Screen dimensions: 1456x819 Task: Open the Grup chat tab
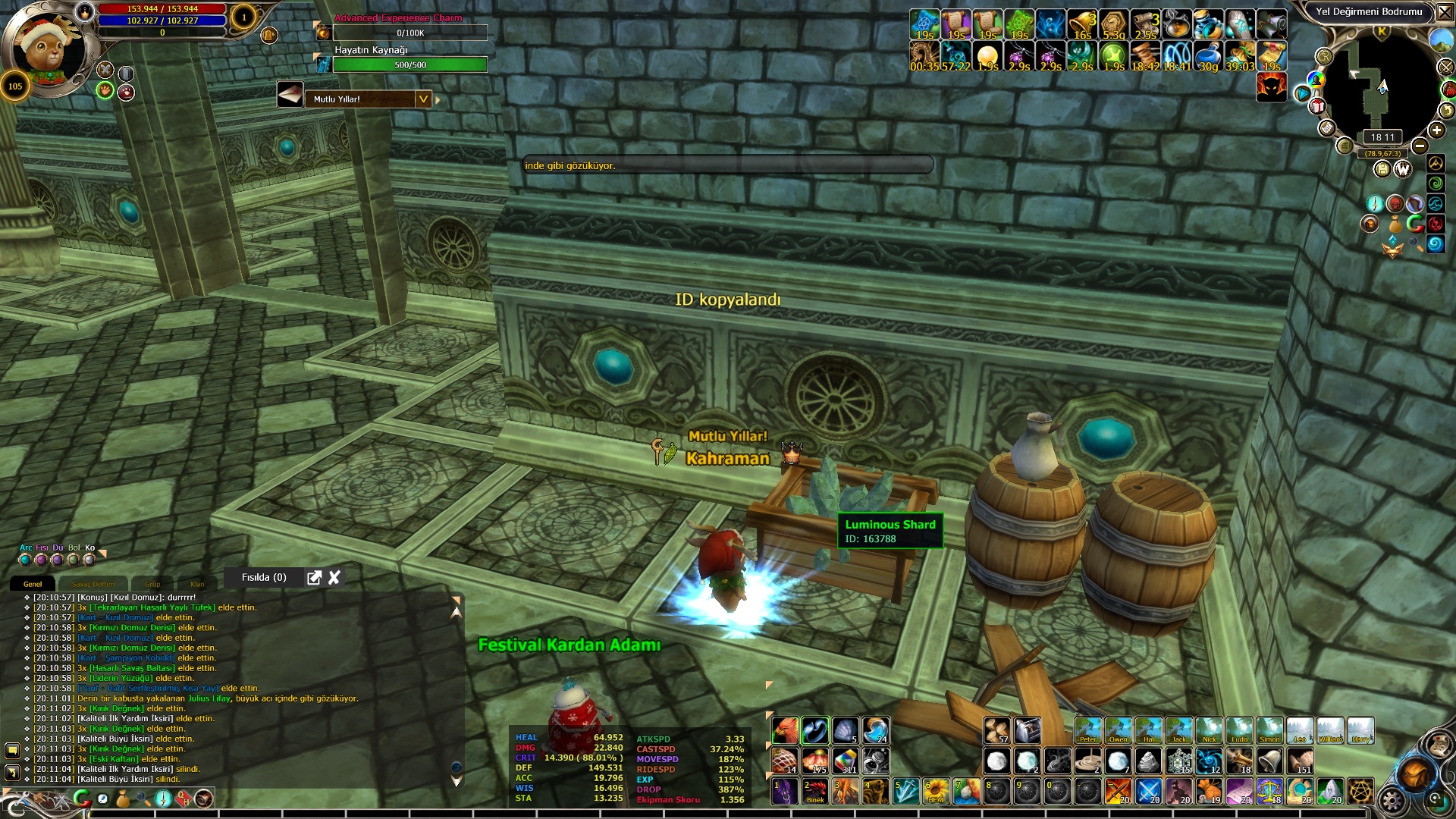[x=152, y=585]
